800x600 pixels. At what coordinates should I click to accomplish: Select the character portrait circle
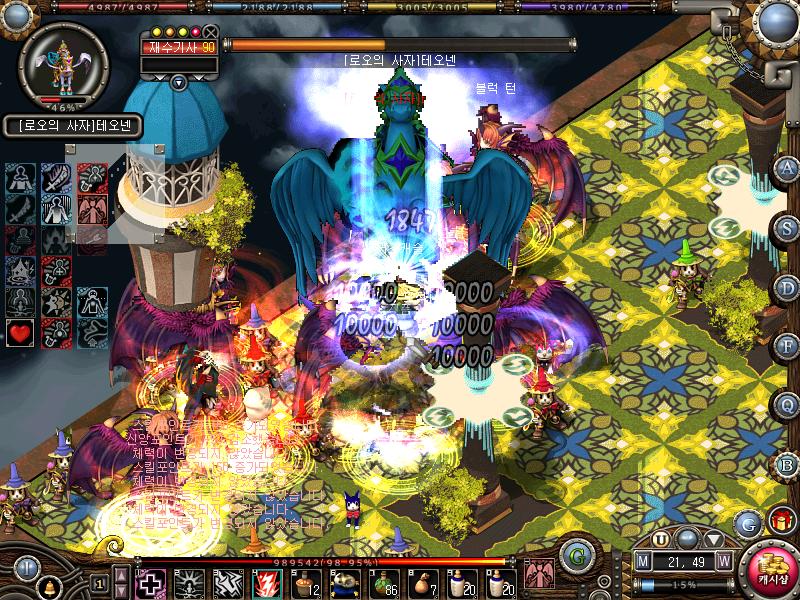click(63, 62)
